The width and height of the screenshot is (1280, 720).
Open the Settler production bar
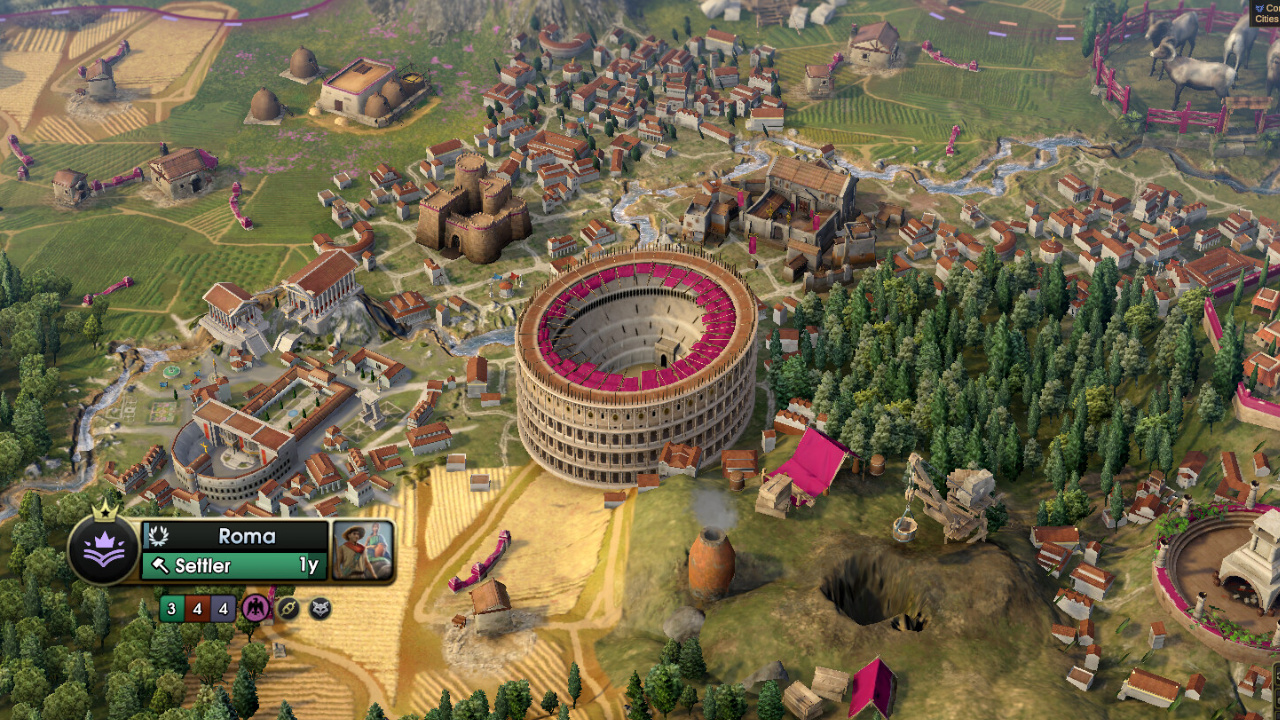pos(234,566)
